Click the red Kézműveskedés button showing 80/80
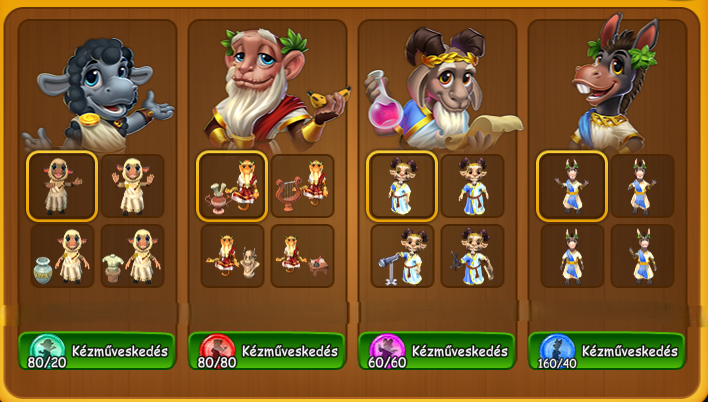This screenshot has width=708, height=402. tap(267, 351)
